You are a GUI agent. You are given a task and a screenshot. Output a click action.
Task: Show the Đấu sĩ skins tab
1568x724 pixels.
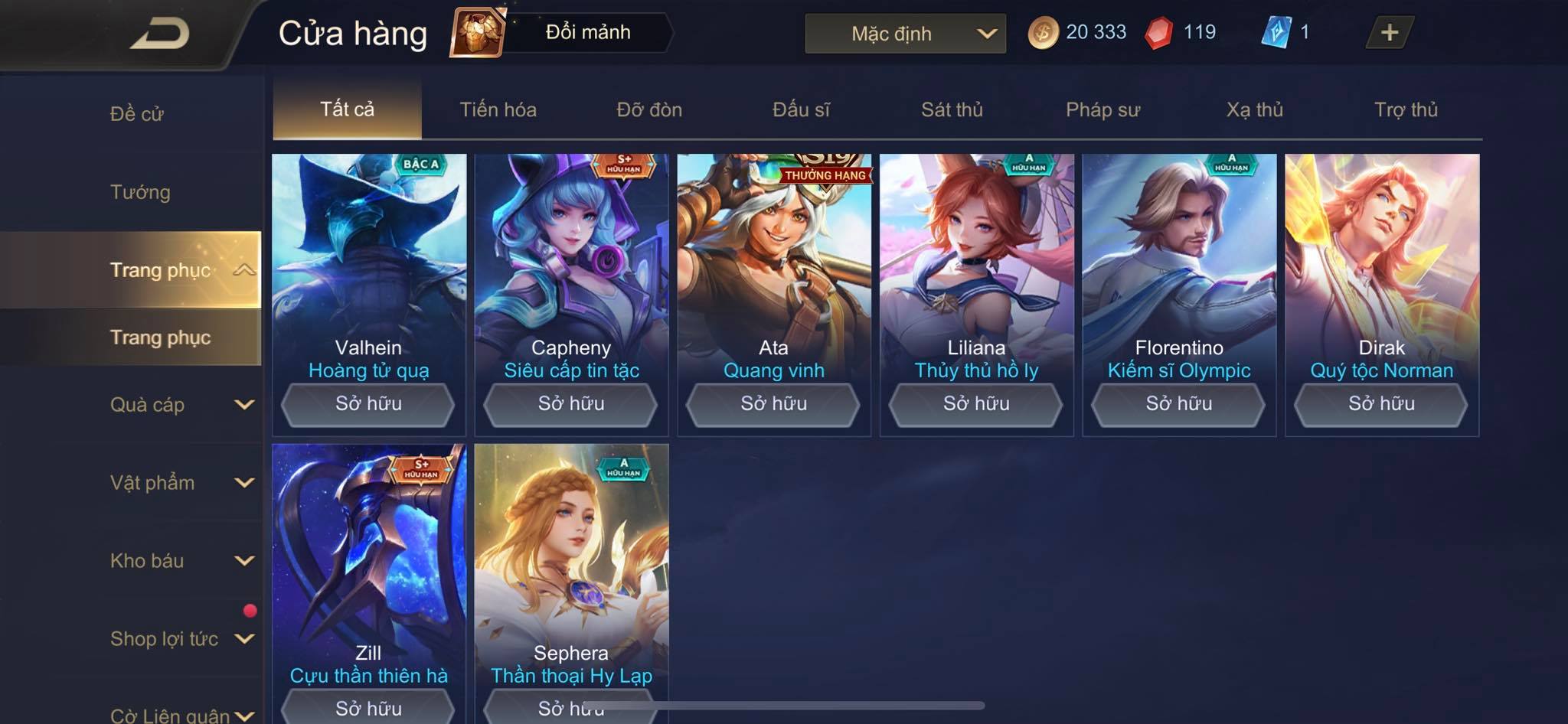(x=801, y=109)
